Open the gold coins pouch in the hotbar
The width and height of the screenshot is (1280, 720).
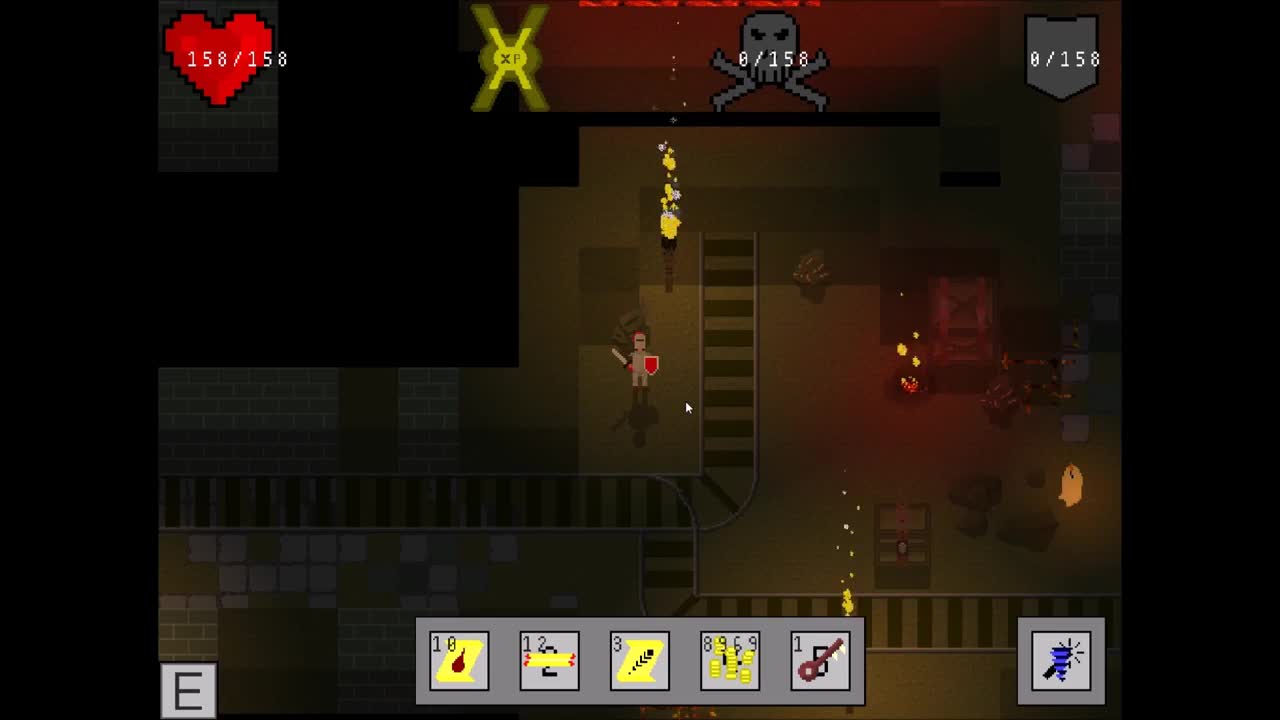[730, 660]
